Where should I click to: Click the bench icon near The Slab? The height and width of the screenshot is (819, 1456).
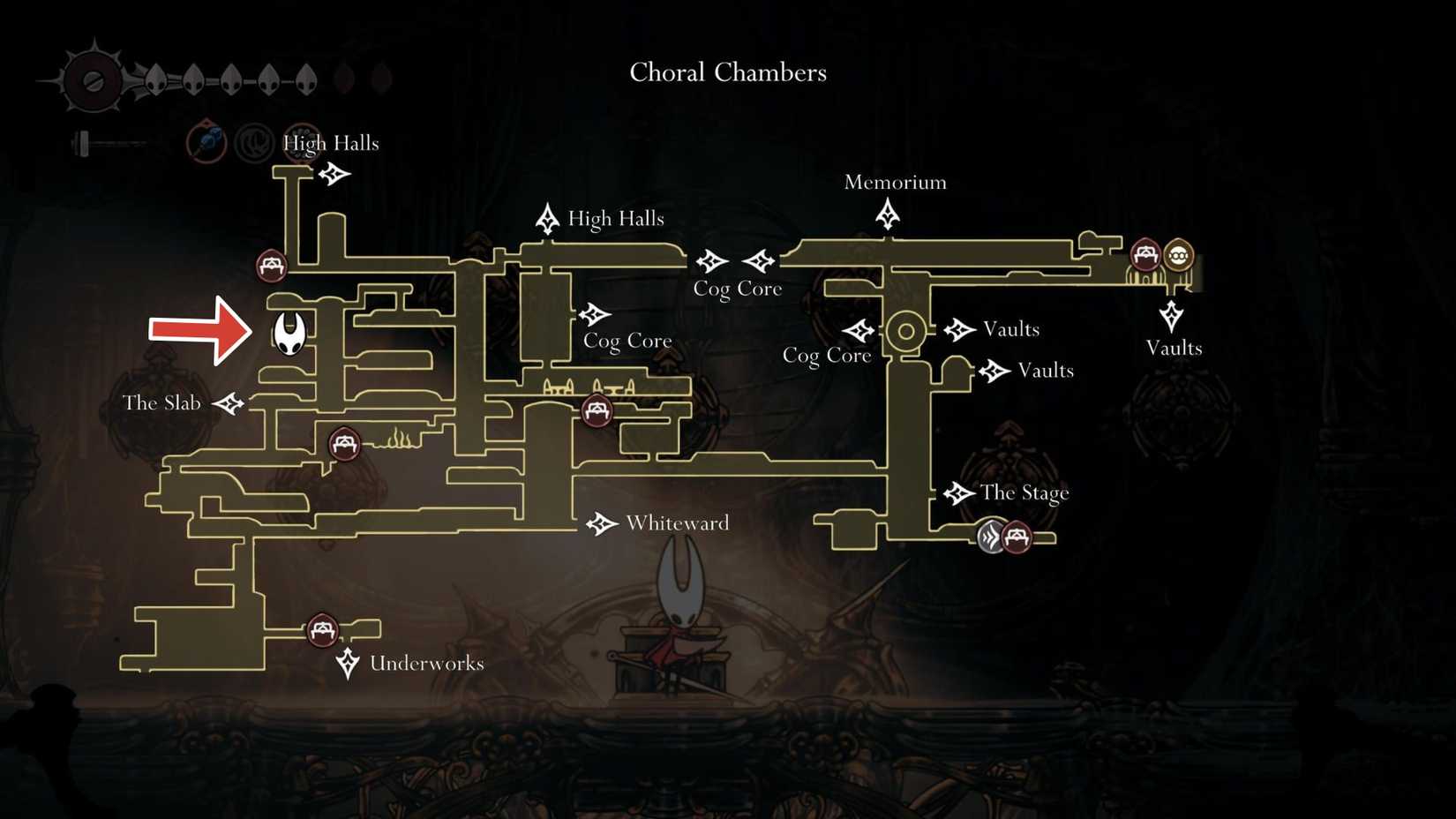[344, 443]
